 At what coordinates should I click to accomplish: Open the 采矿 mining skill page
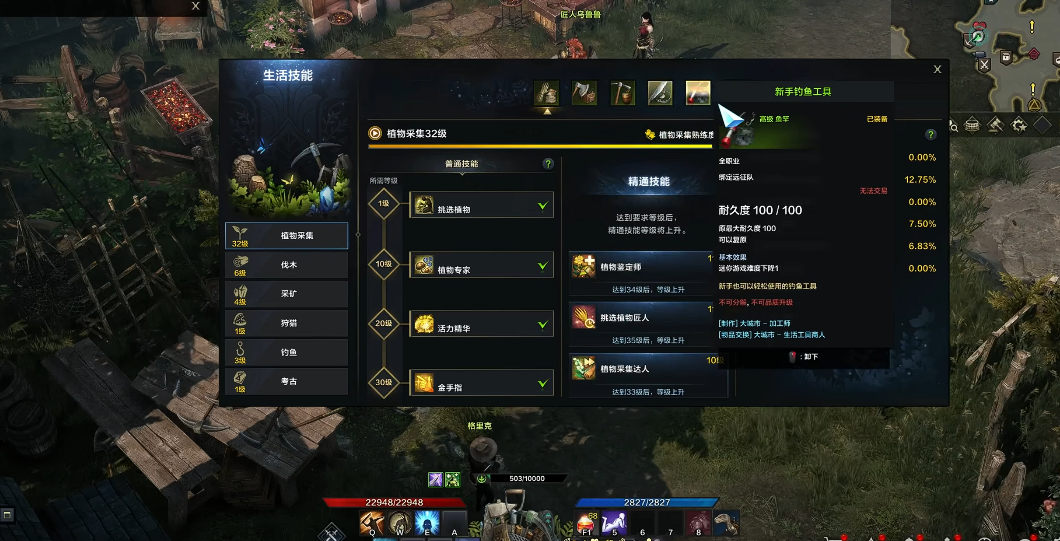(287, 294)
